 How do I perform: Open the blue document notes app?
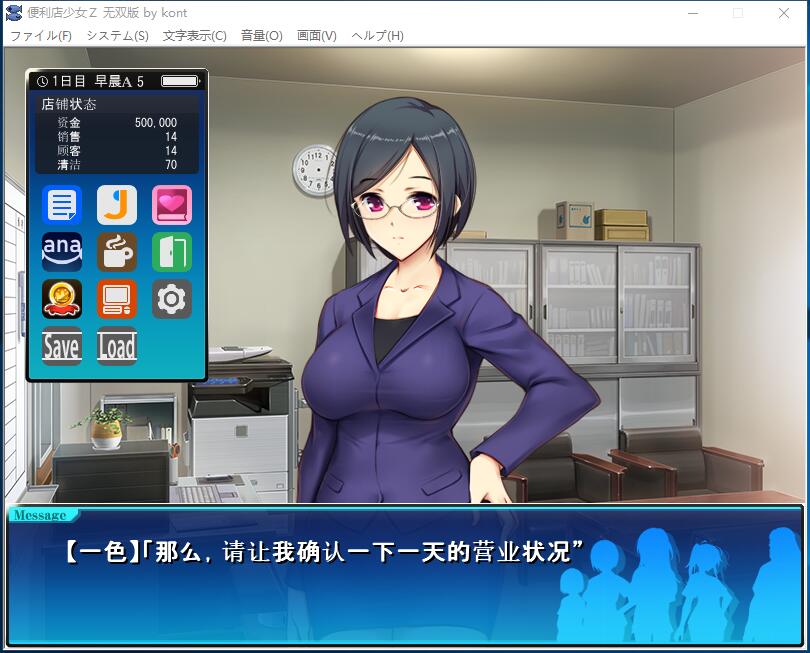tap(62, 205)
